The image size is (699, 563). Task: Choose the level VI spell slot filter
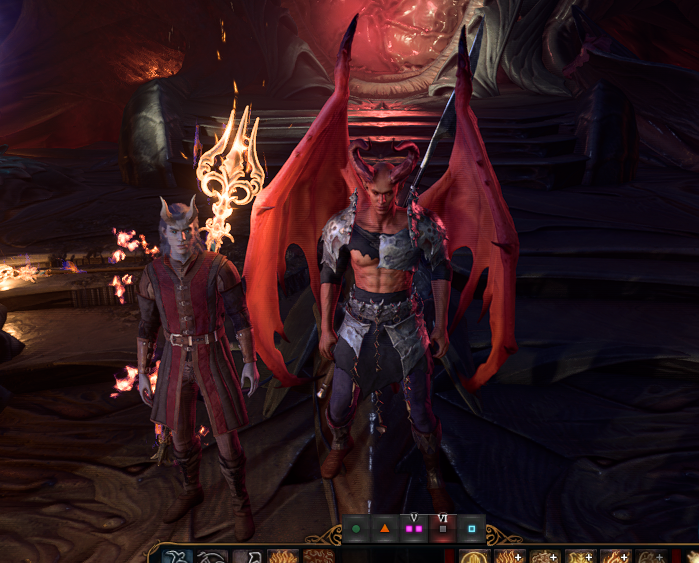click(443, 528)
